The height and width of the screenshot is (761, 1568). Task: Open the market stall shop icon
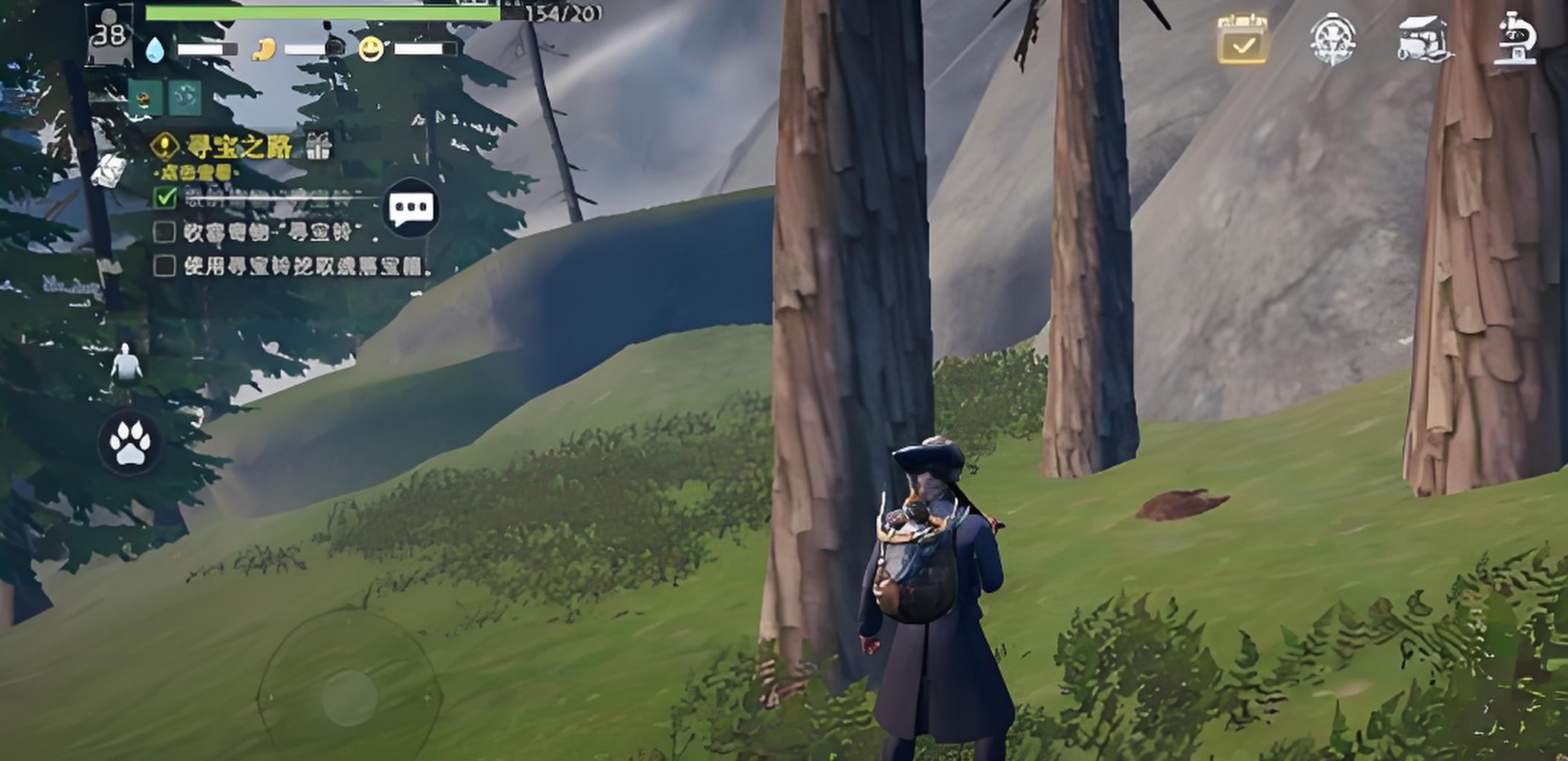pos(1422,39)
